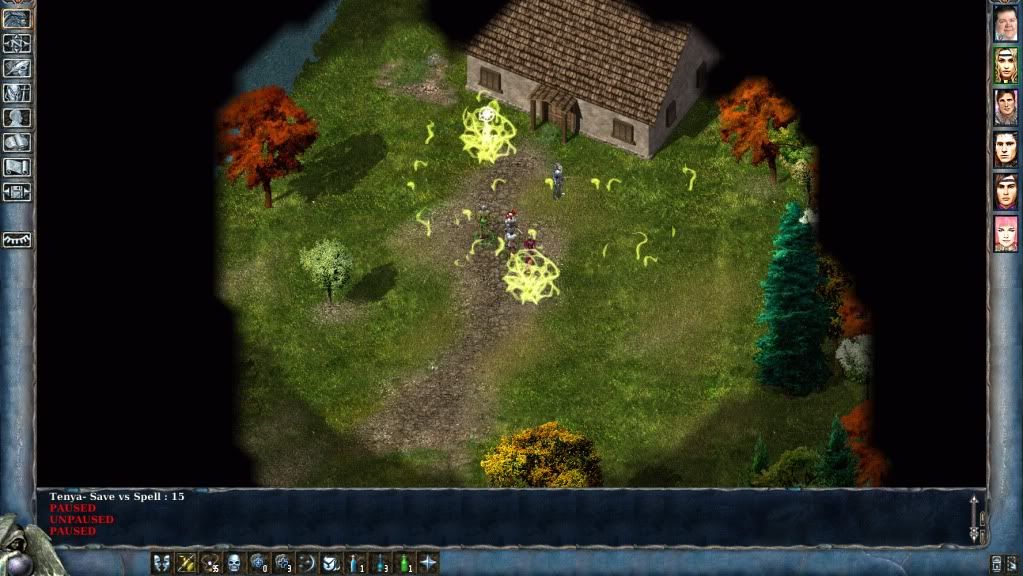Activate the four-point star button
The image size is (1023, 576).
428,563
